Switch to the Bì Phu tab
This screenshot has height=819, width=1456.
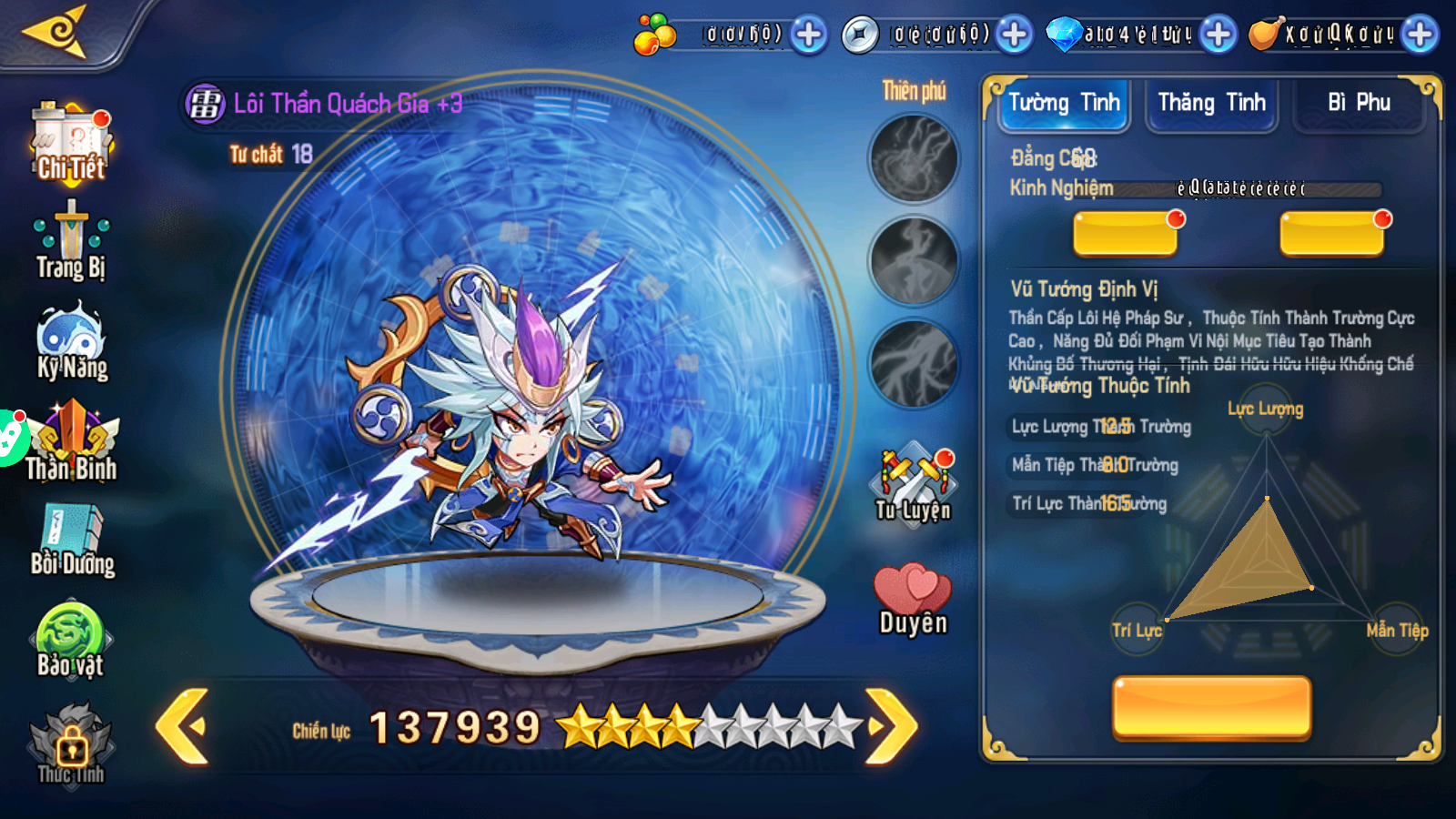click(1359, 103)
